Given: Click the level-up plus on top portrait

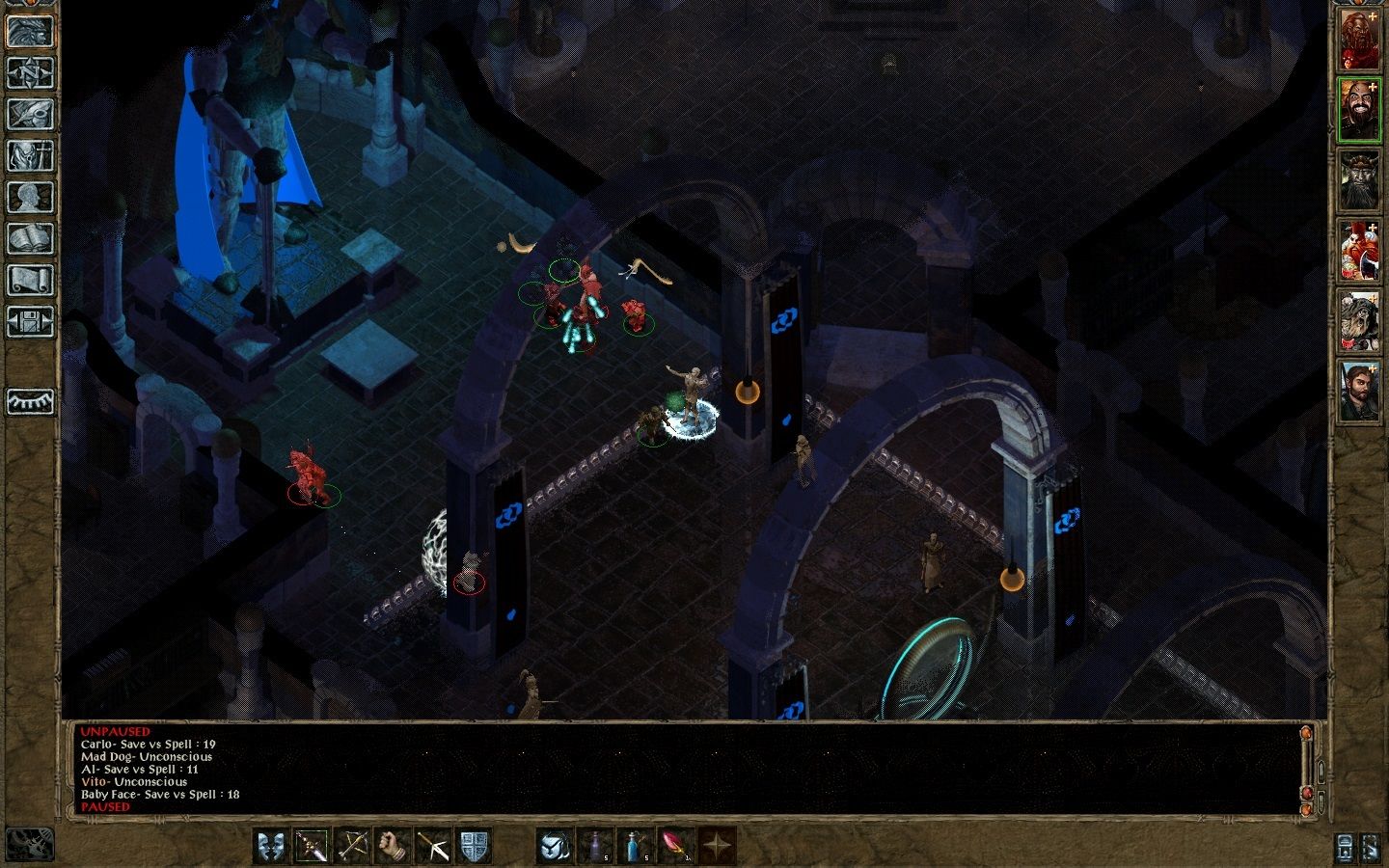Looking at the screenshot, I should coord(1374,15).
